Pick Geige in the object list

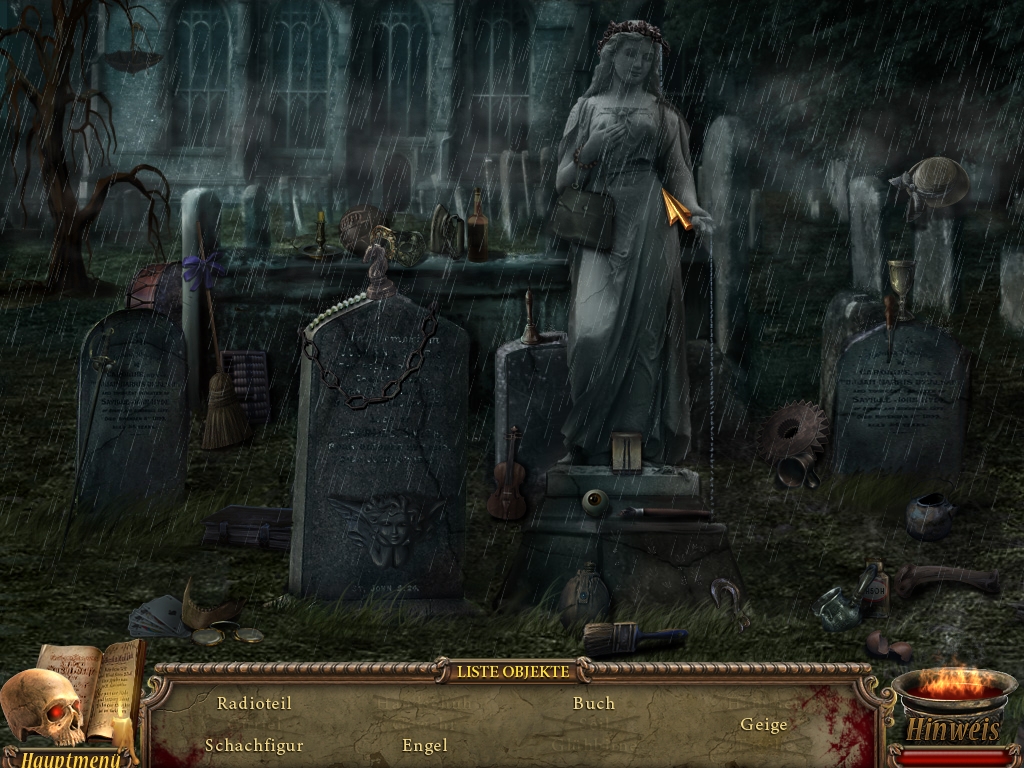tap(764, 724)
